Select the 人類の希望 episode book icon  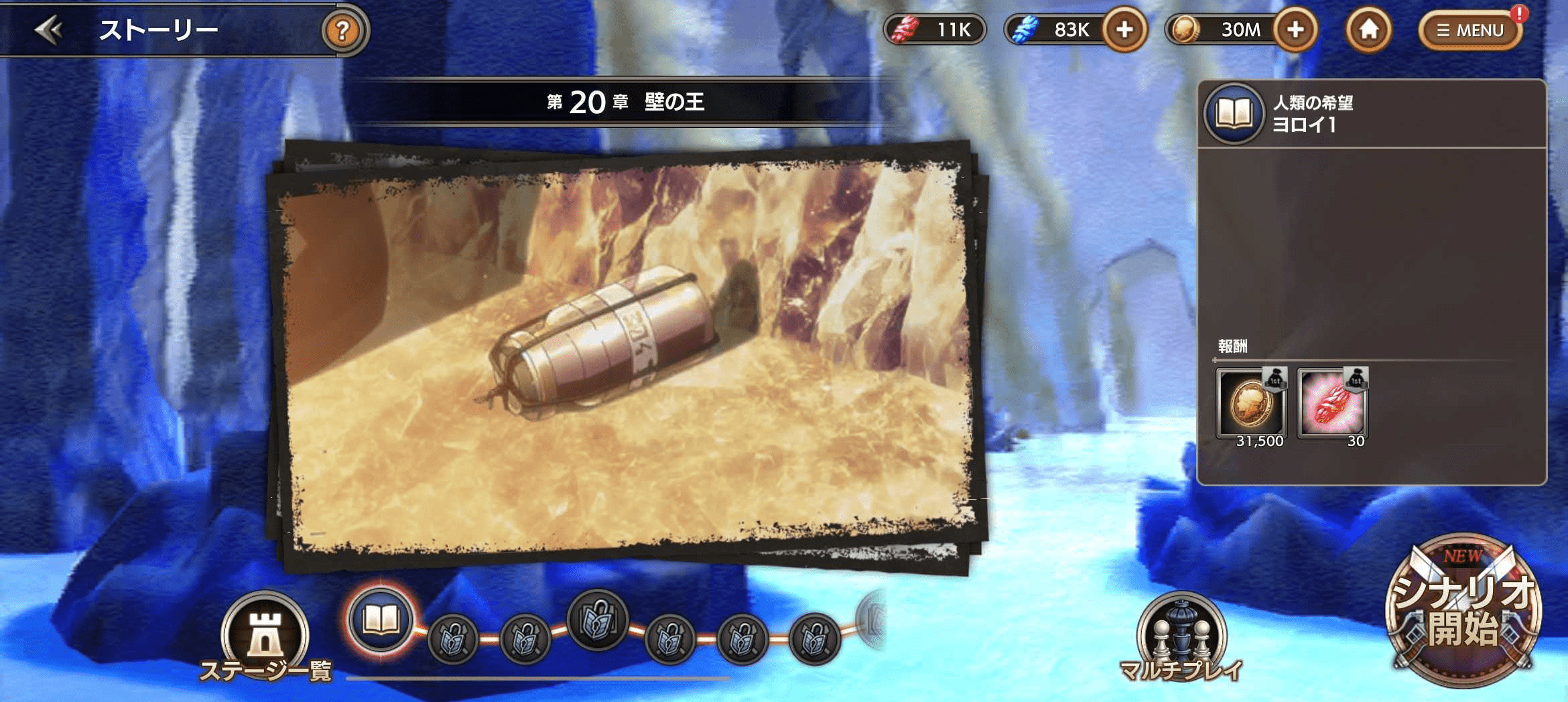[x=1234, y=113]
